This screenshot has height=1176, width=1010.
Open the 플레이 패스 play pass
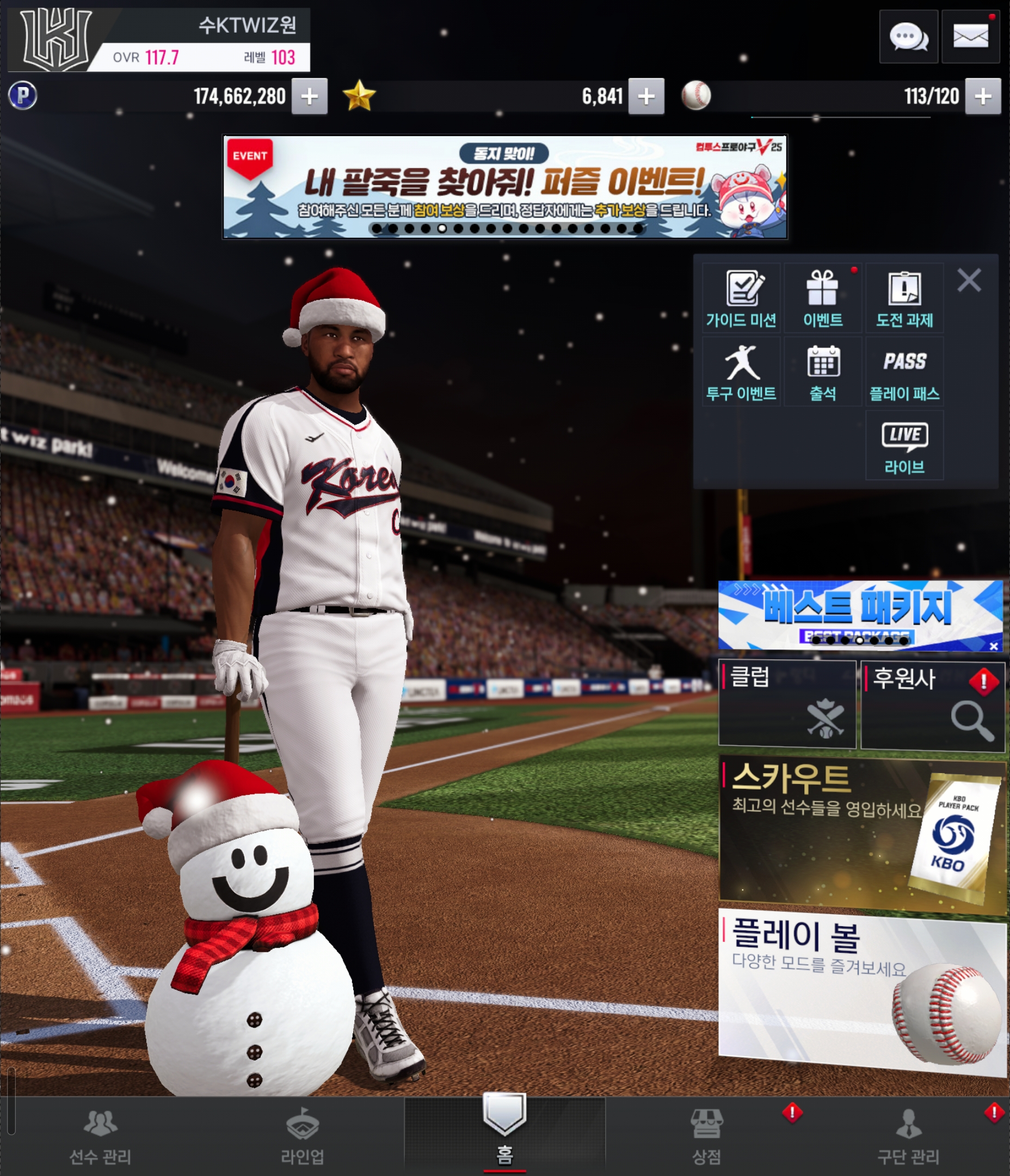coord(904,371)
